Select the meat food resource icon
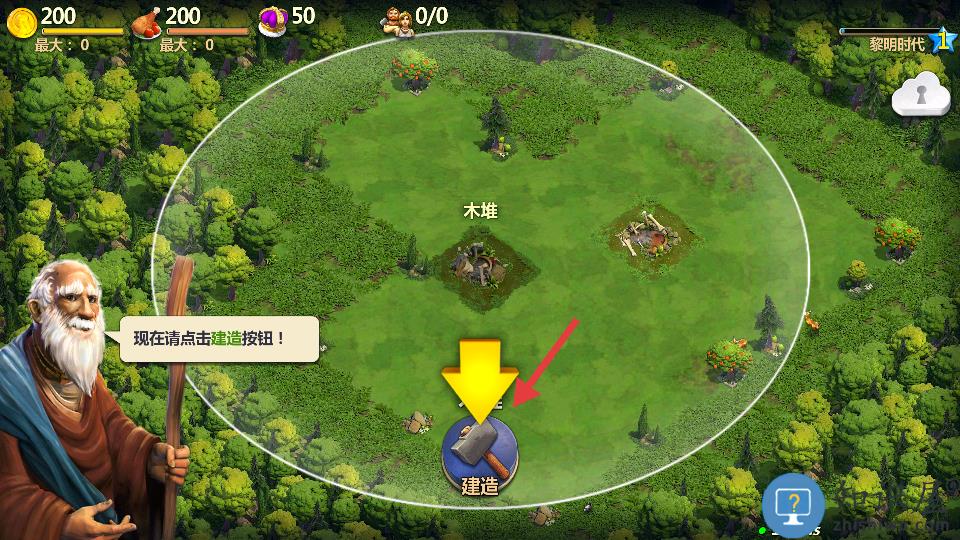960x540 pixels. (x=147, y=19)
